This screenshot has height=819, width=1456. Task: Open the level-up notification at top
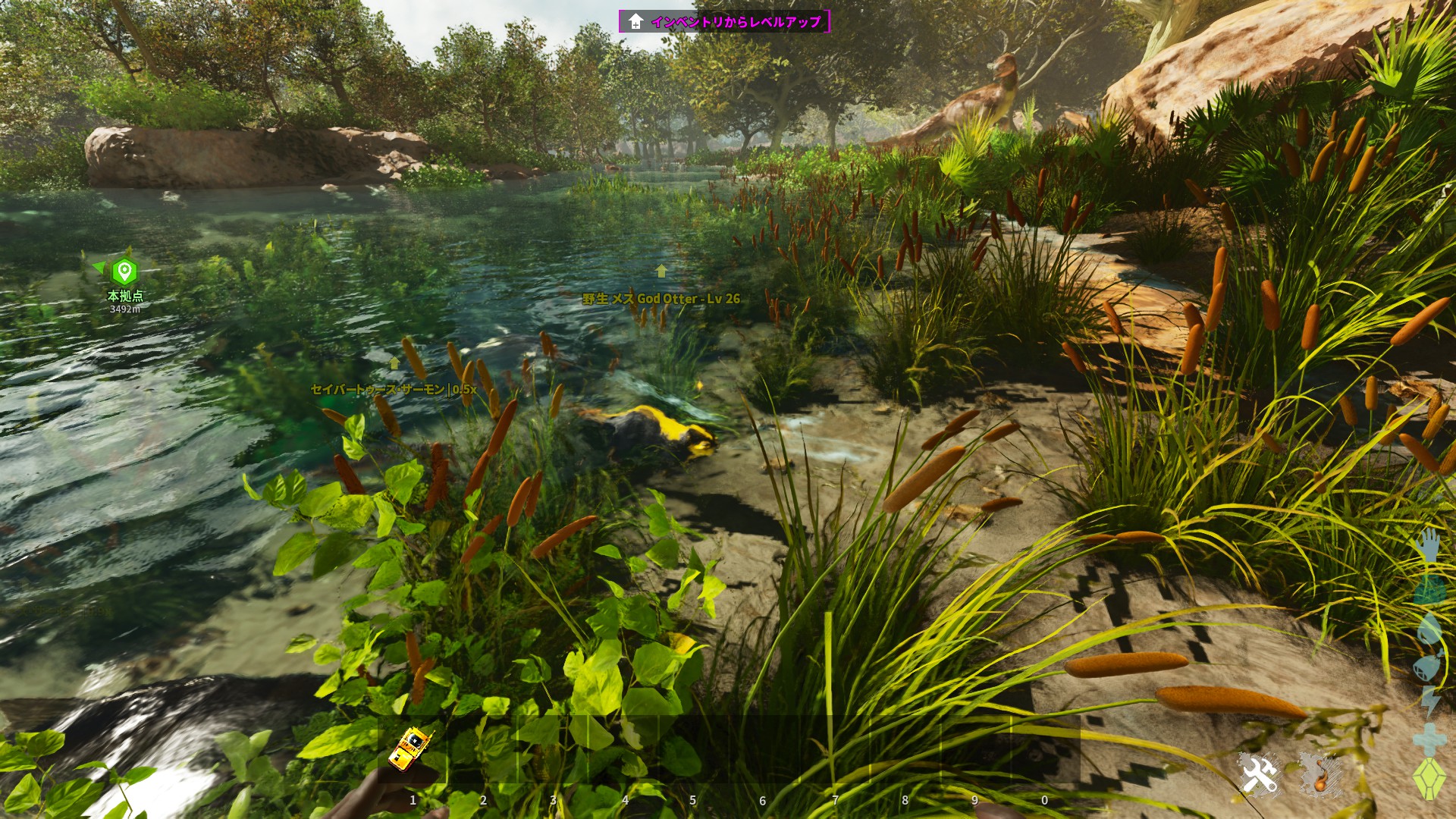724,21
